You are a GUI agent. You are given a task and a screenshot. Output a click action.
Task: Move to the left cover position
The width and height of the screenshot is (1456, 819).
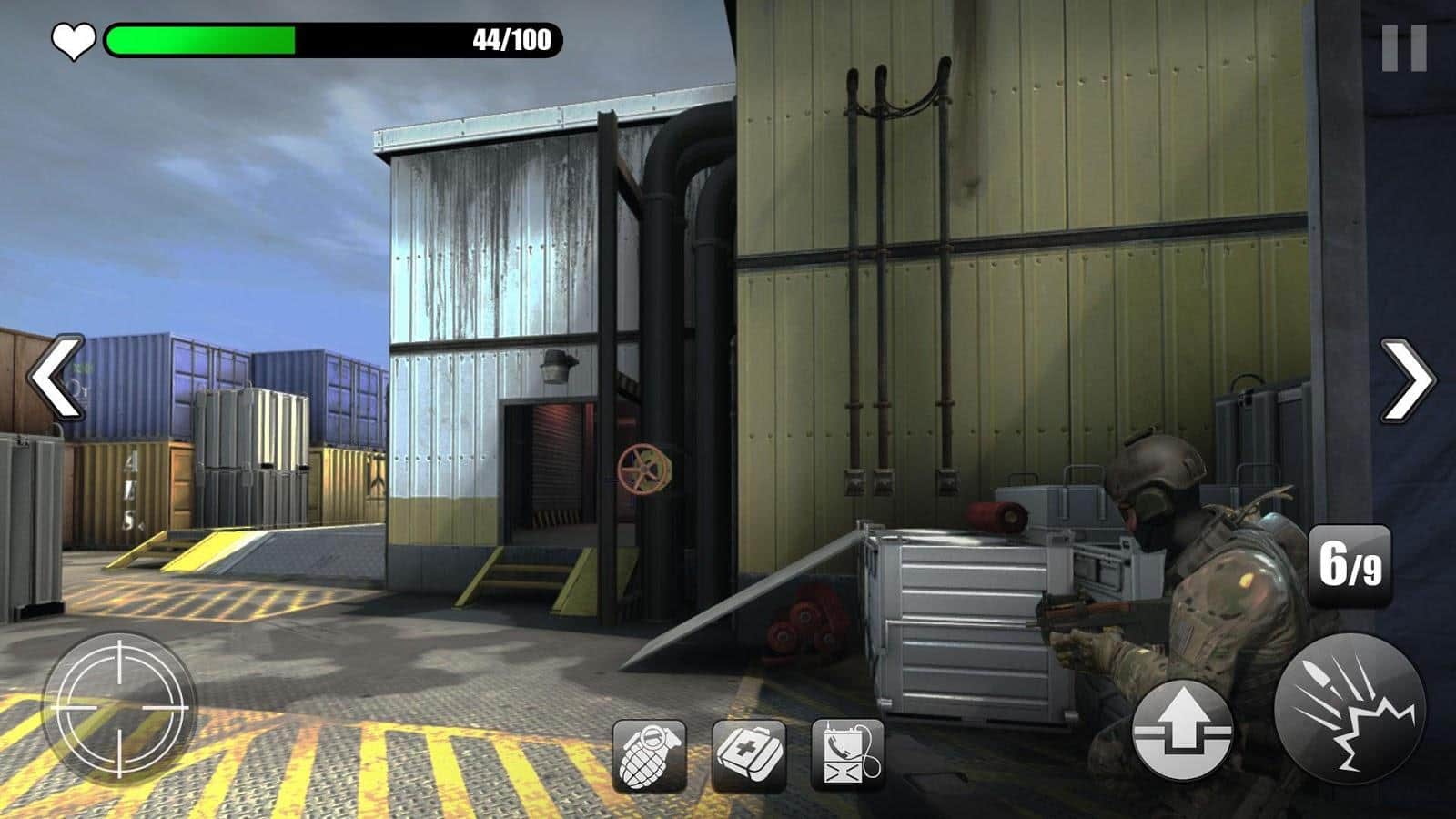pyautogui.click(x=56, y=377)
